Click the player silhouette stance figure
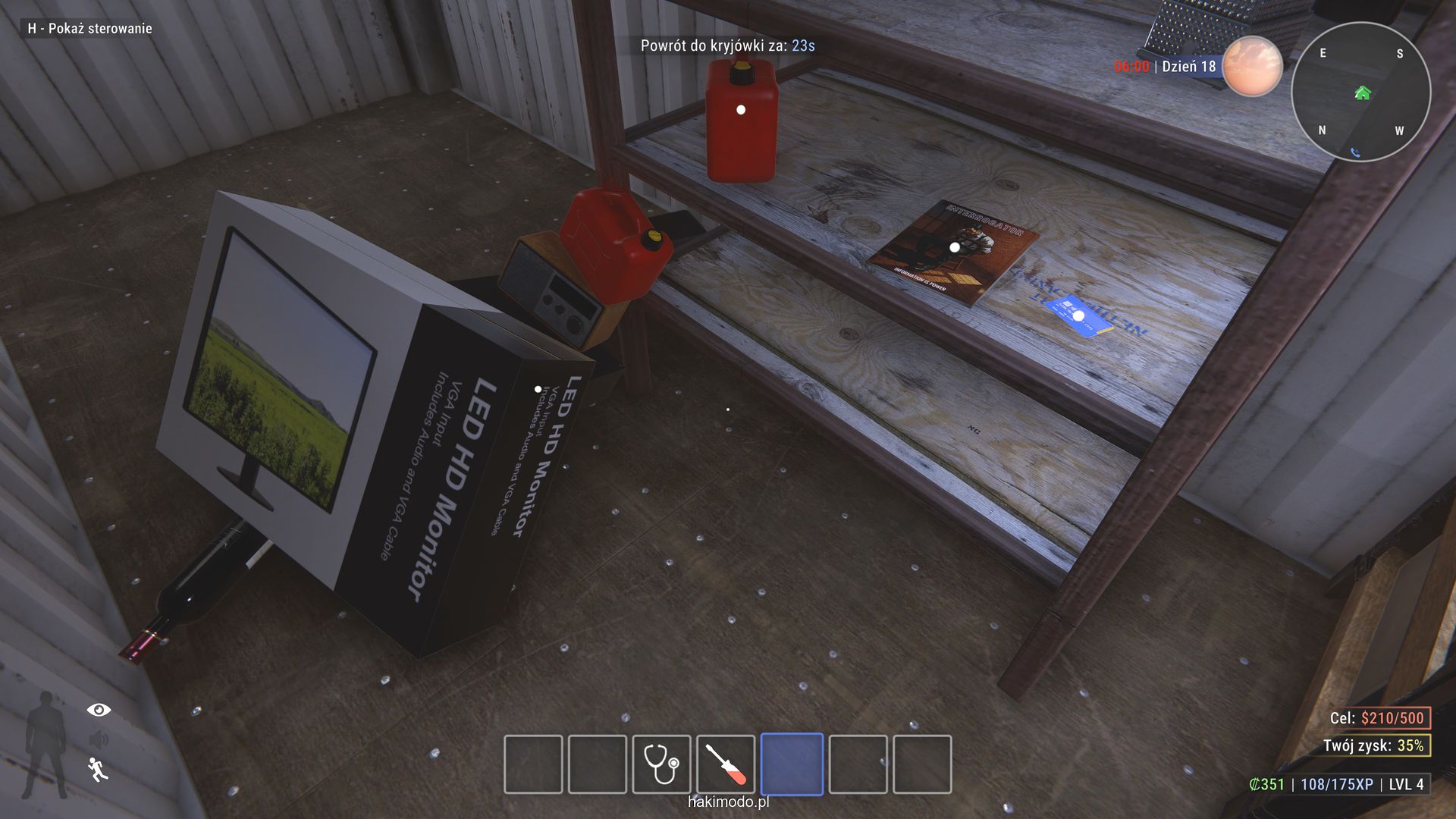The image size is (1456, 819). [x=45, y=744]
